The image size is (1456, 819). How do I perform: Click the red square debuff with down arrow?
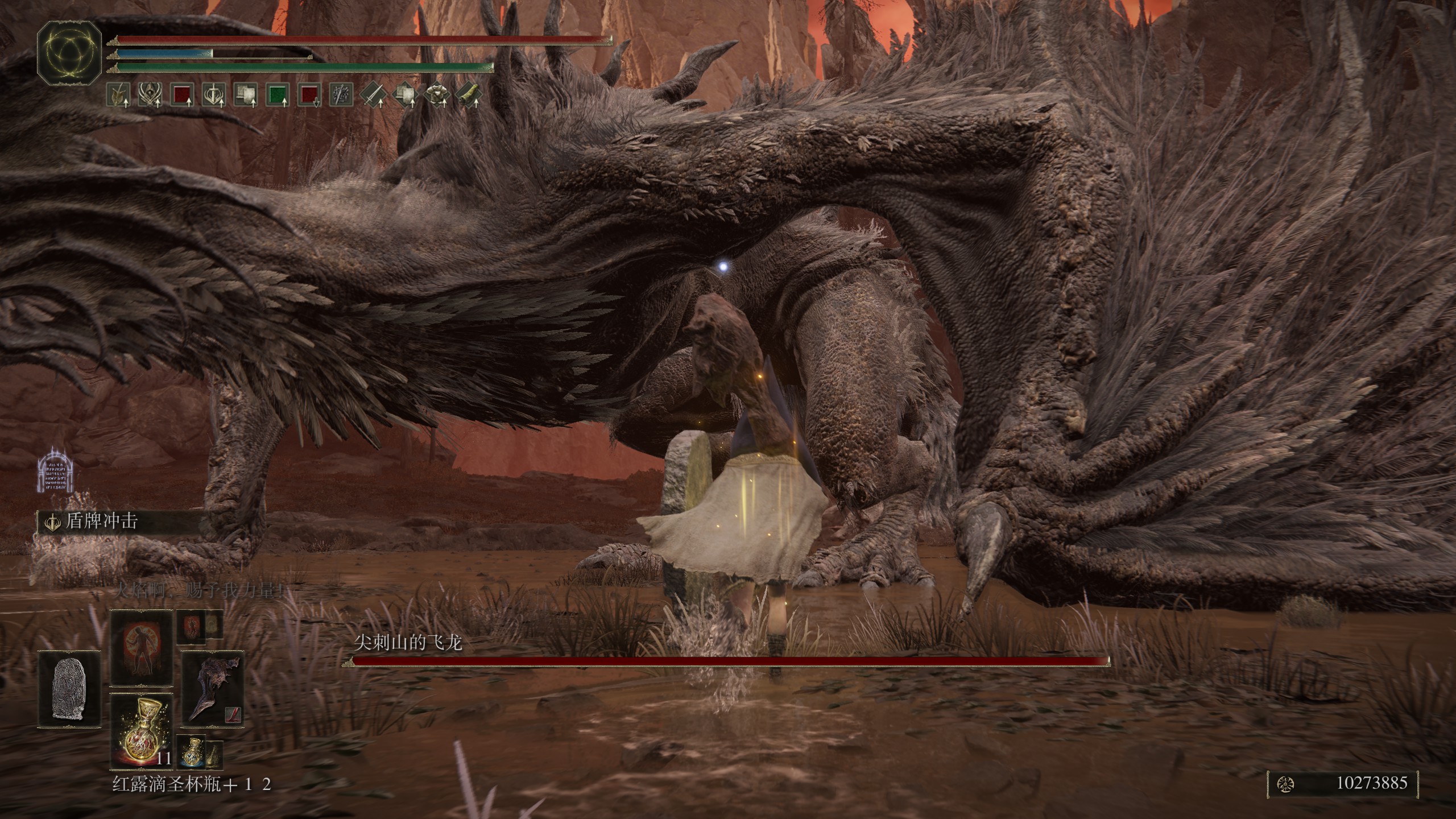click(x=309, y=96)
